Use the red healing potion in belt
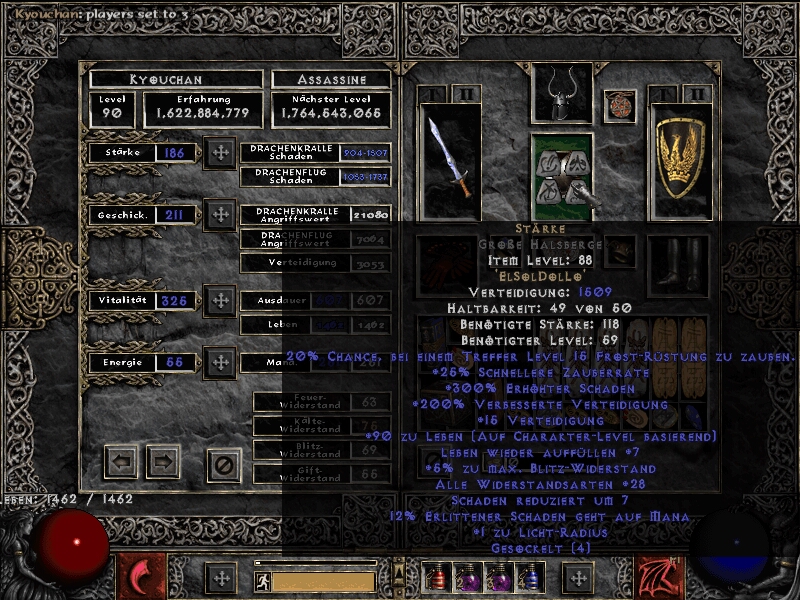This screenshot has height=600, width=800. 436,577
